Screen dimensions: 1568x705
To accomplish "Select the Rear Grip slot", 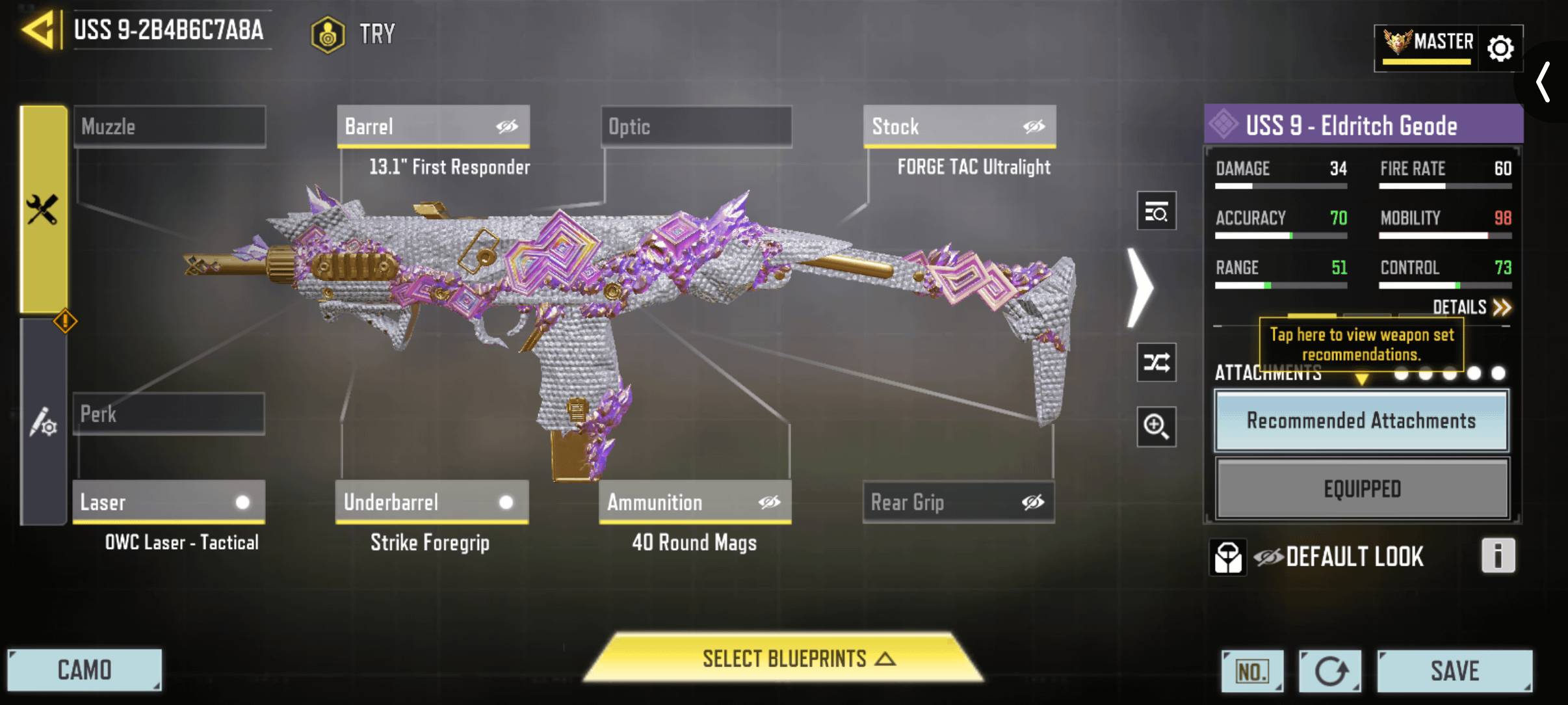I will pyautogui.click(x=958, y=502).
